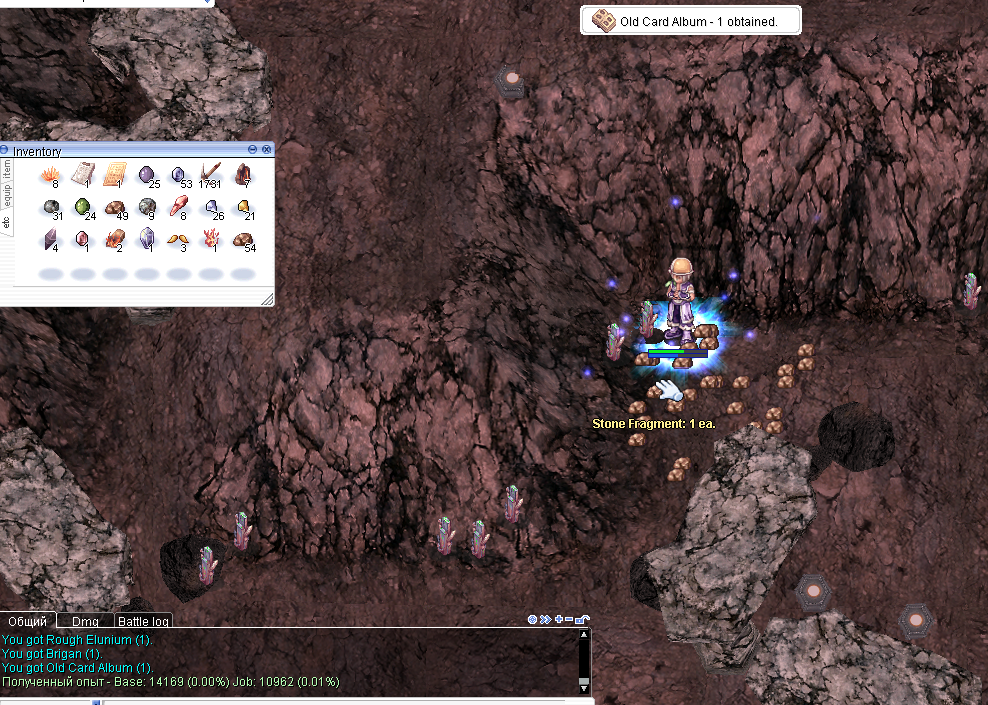
Task: Click the chat window lock icon
Action: (582, 620)
